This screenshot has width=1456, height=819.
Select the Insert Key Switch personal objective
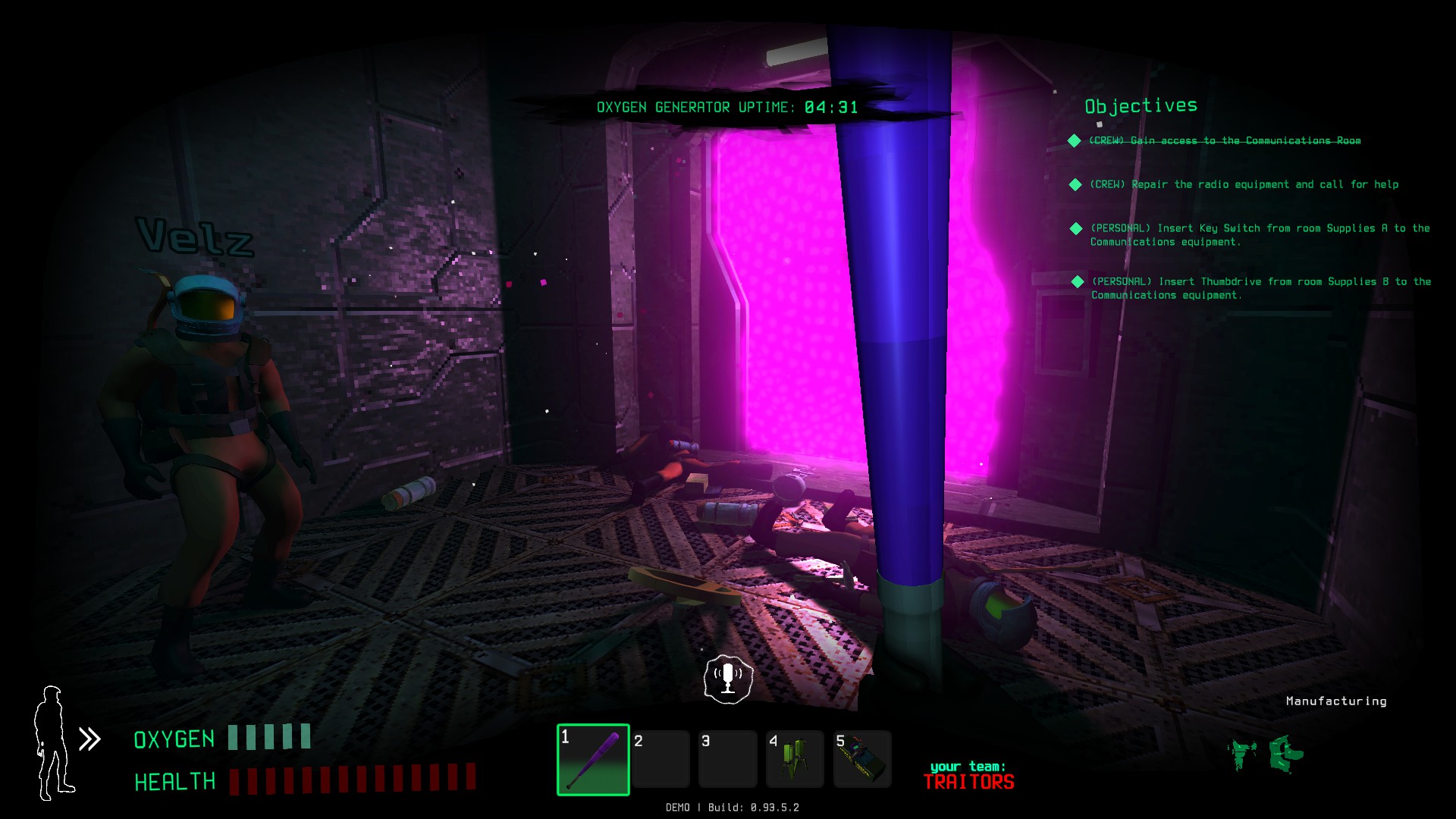click(x=1259, y=235)
